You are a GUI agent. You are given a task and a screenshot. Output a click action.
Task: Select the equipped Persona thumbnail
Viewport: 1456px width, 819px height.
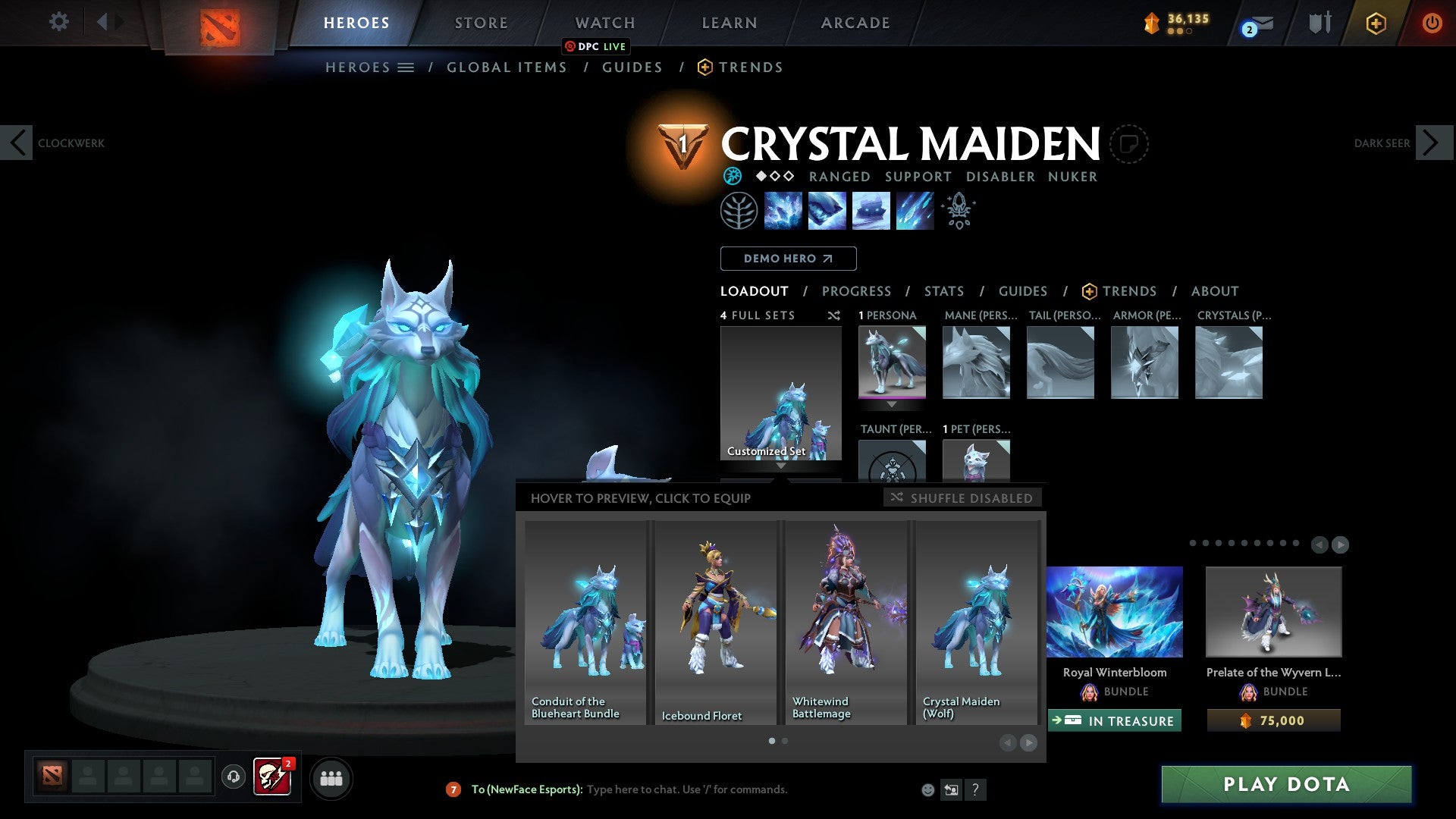891,362
